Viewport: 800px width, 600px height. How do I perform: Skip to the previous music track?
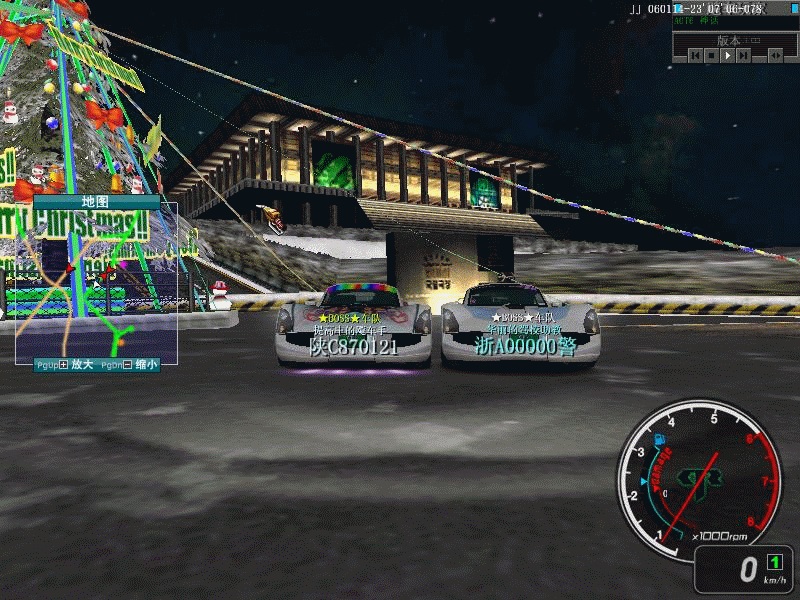pos(695,56)
